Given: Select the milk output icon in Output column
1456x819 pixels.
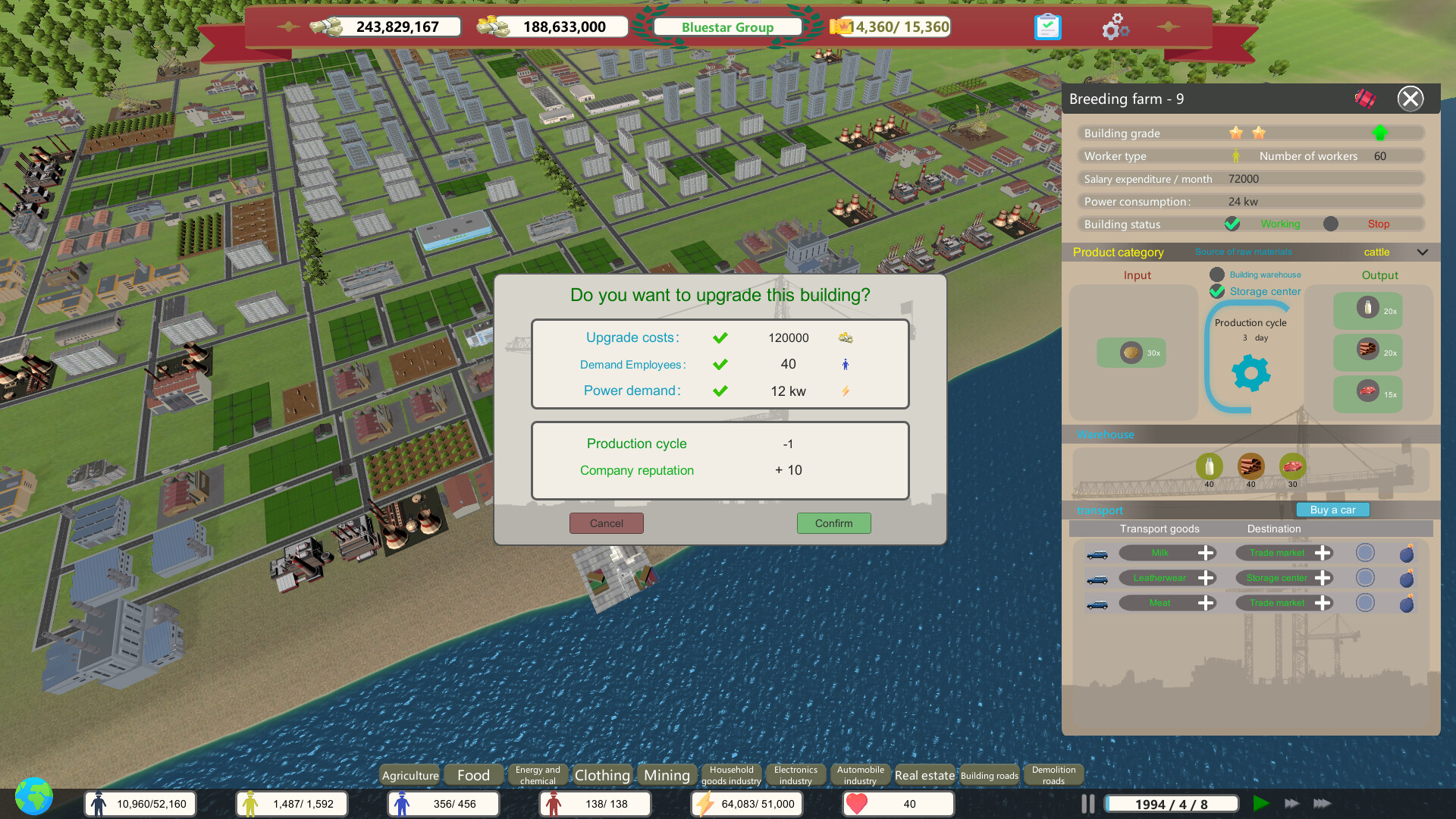Looking at the screenshot, I should tap(1367, 309).
